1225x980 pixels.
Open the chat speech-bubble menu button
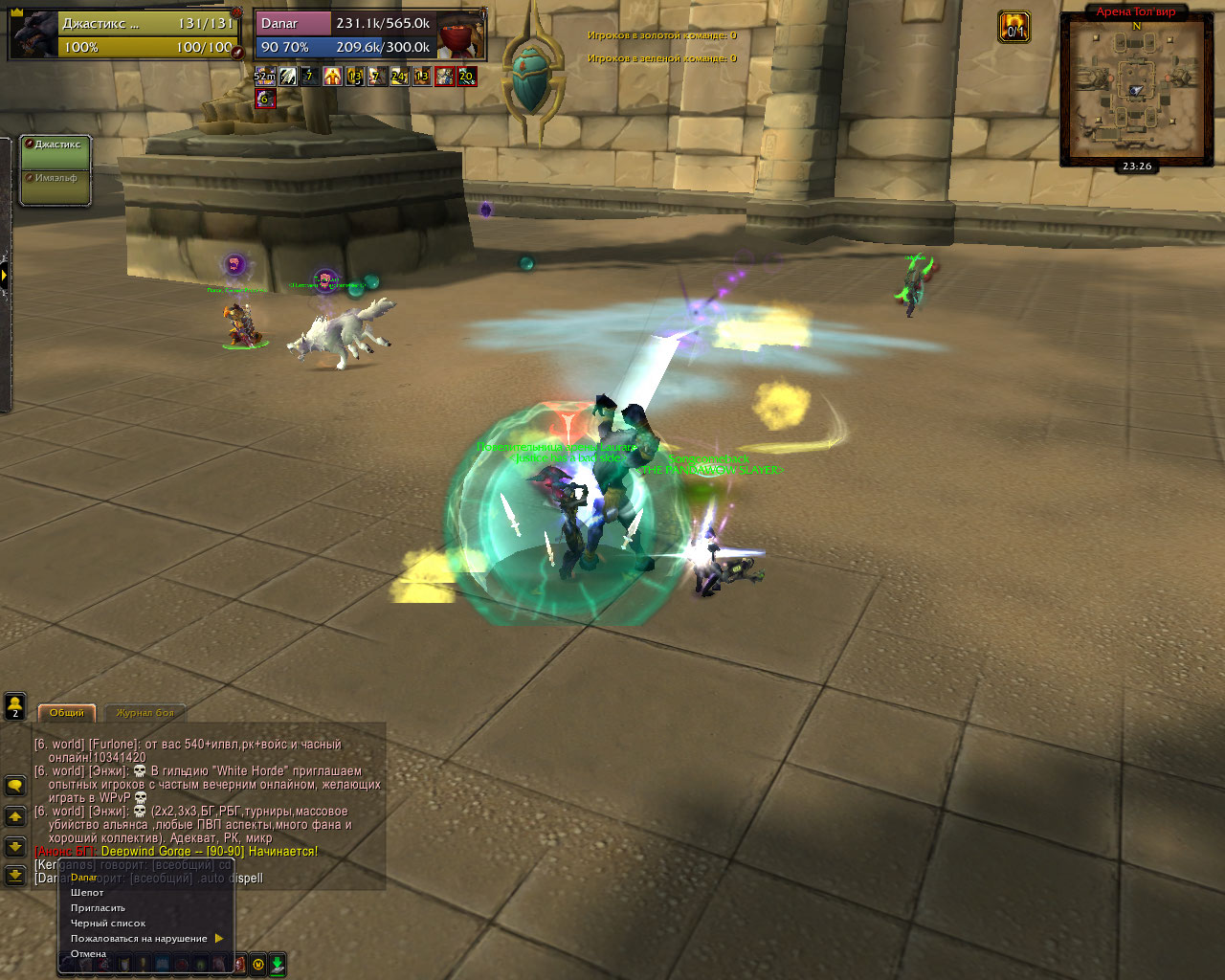15,786
